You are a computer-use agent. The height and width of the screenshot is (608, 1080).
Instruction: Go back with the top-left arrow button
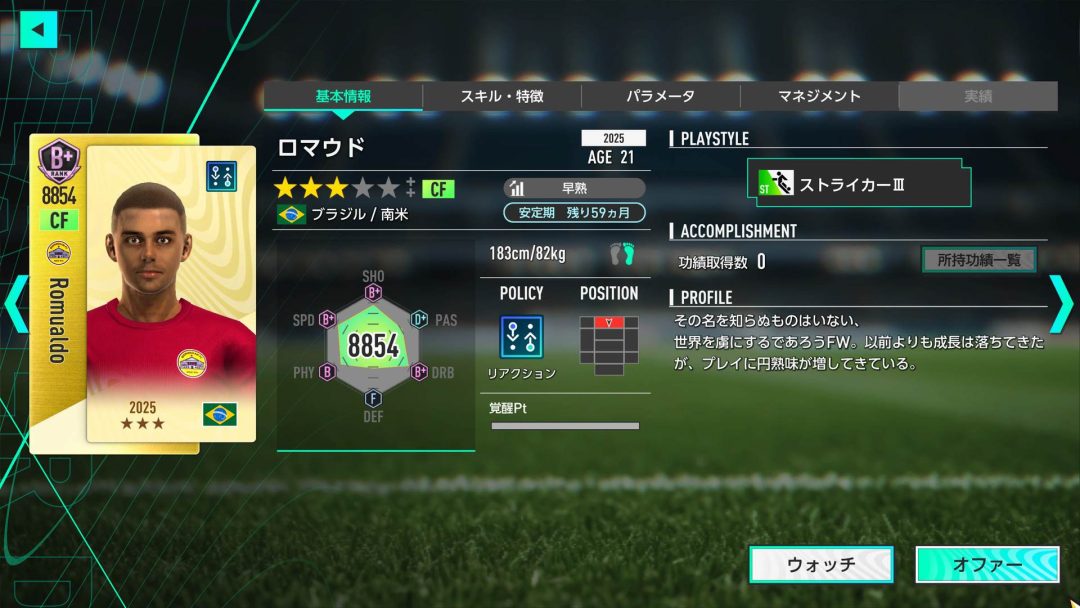pyautogui.click(x=38, y=29)
